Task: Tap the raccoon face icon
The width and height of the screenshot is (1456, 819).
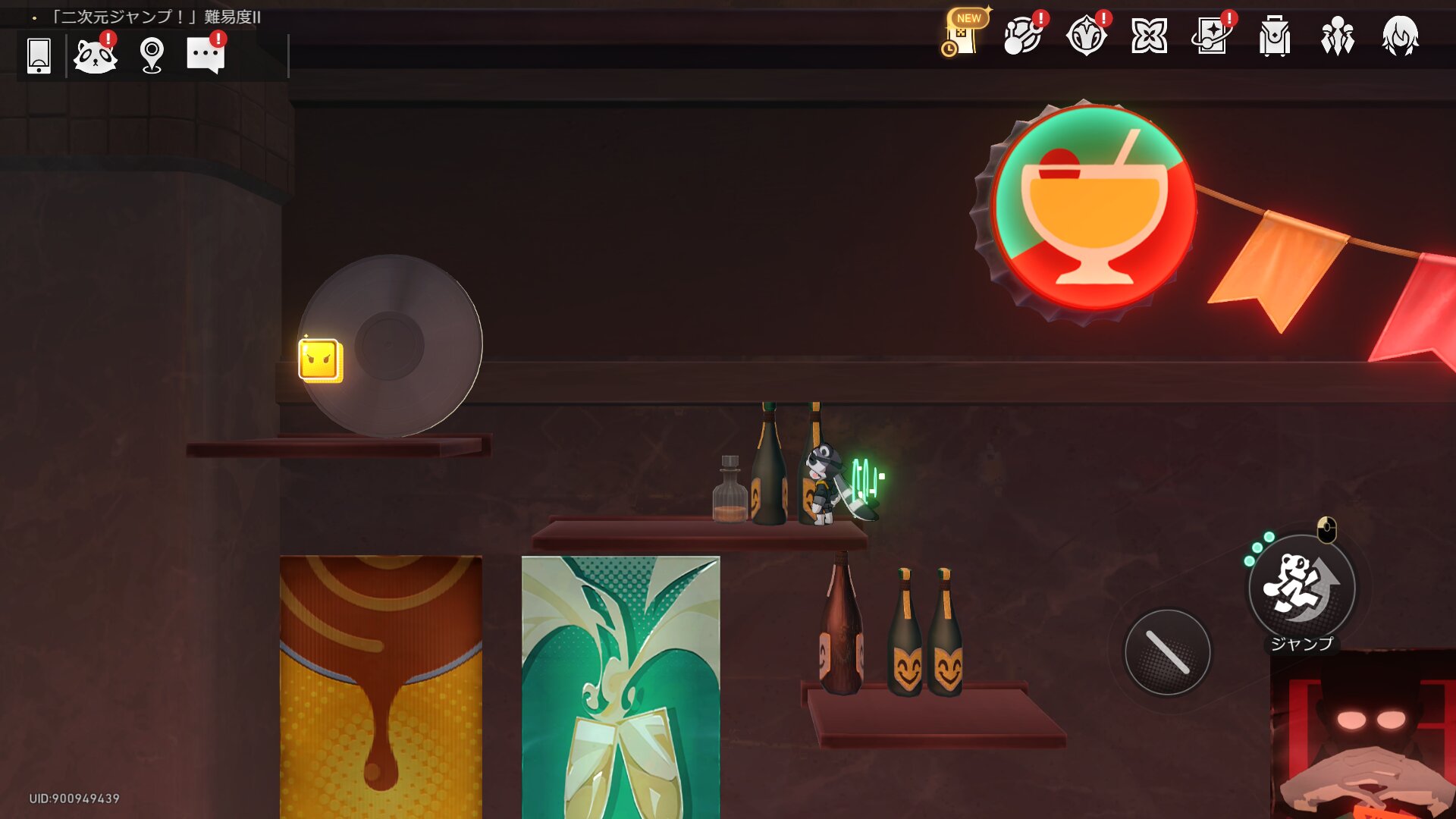Action: coord(95,55)
